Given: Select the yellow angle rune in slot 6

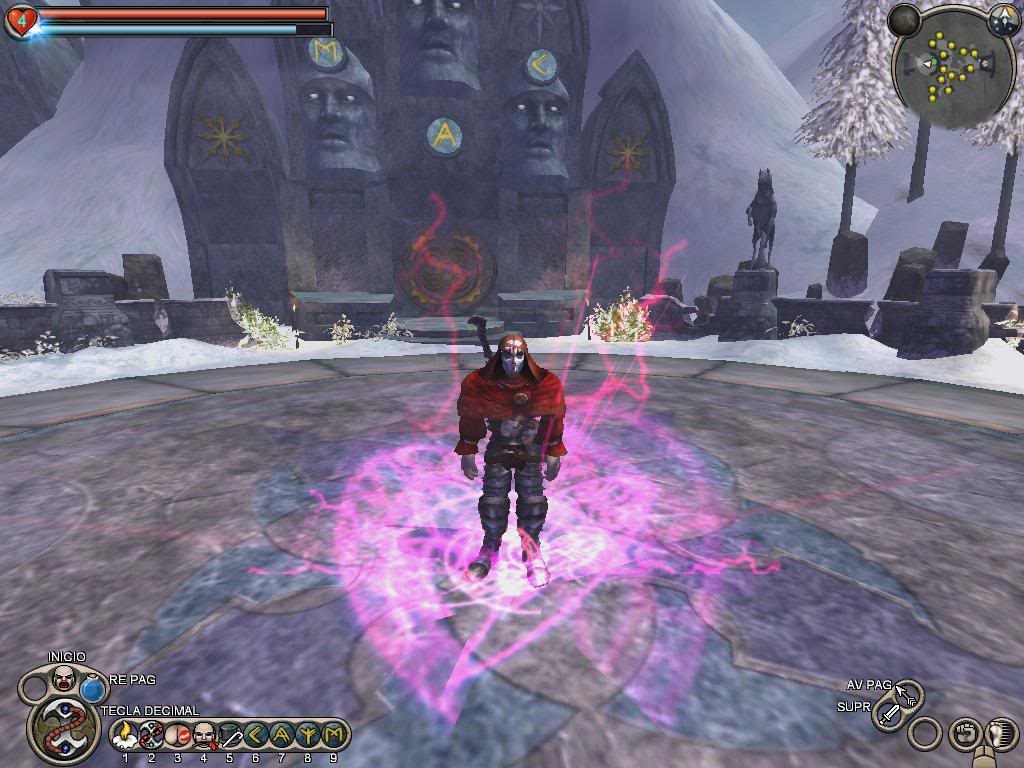Looking at the screenshot, I should click(255, 736).
